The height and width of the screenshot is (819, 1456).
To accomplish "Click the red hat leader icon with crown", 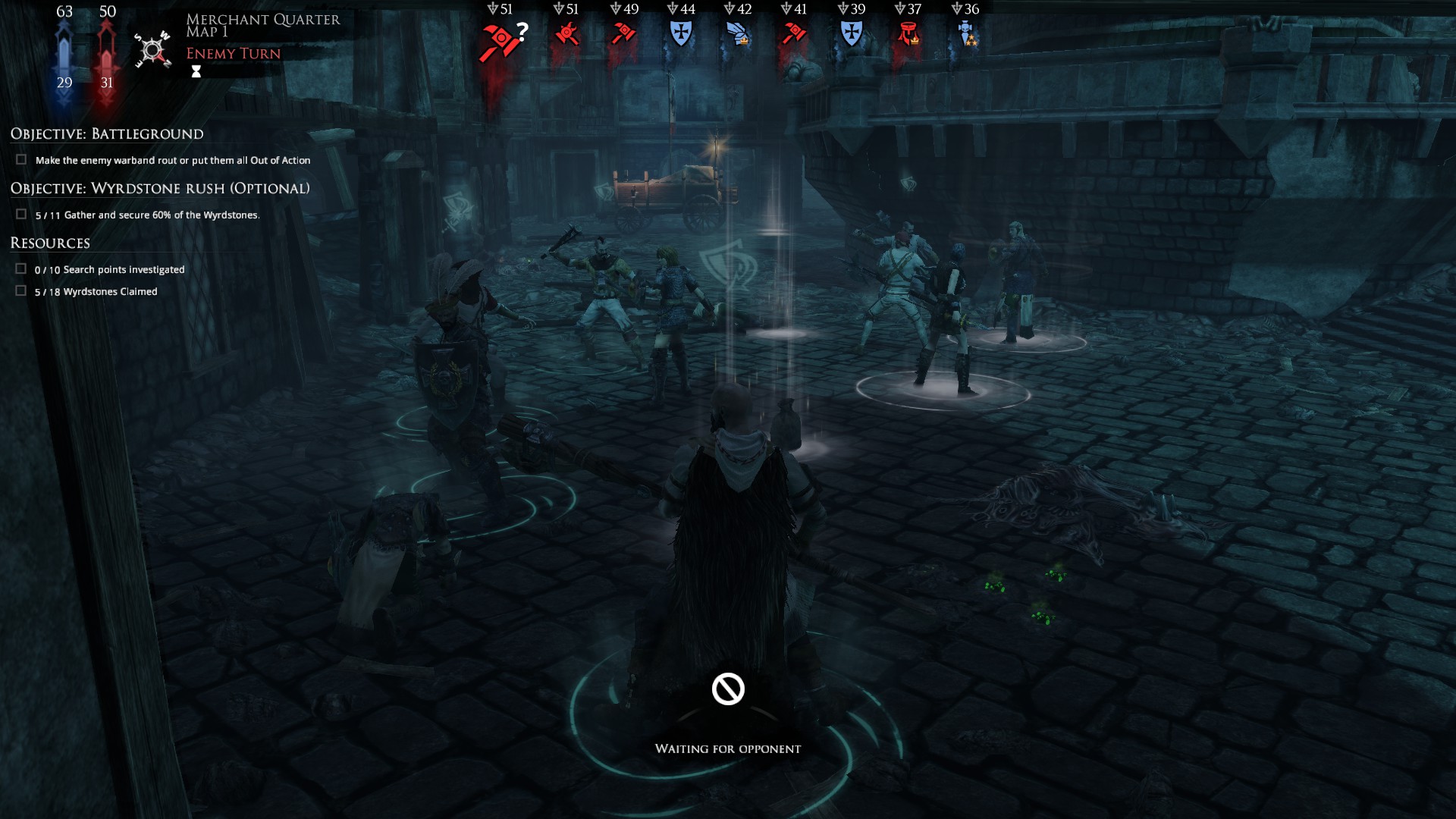I will tap(908, 34).
